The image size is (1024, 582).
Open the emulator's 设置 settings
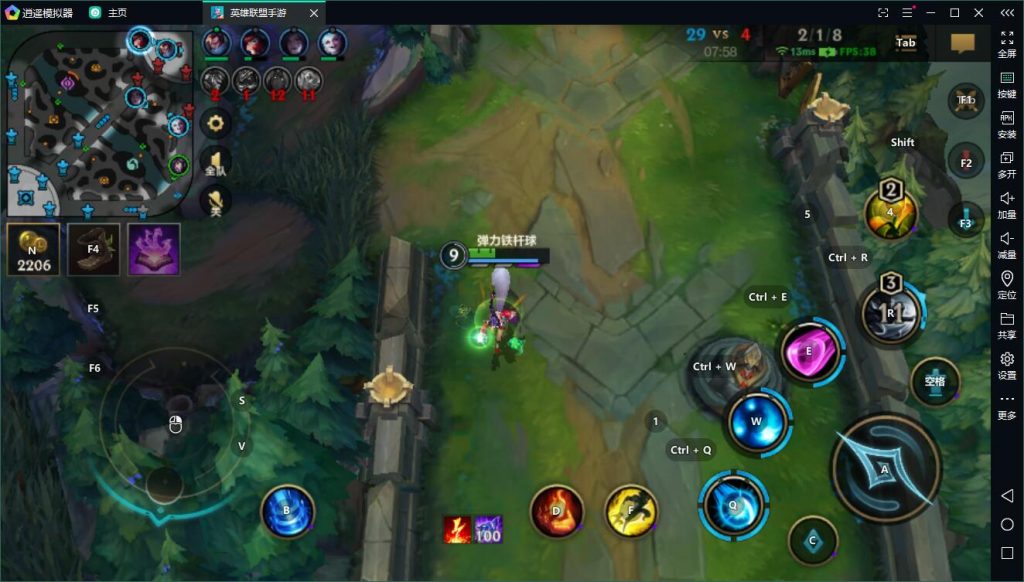pos(1007,364)
